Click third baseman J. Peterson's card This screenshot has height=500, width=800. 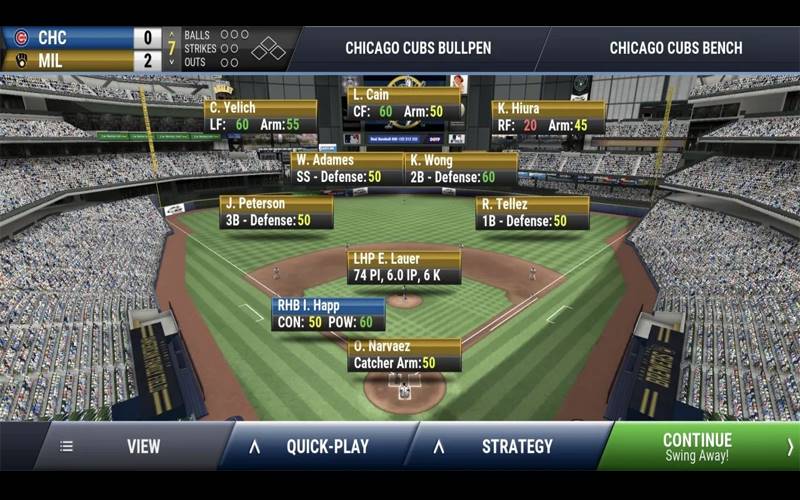276,212
